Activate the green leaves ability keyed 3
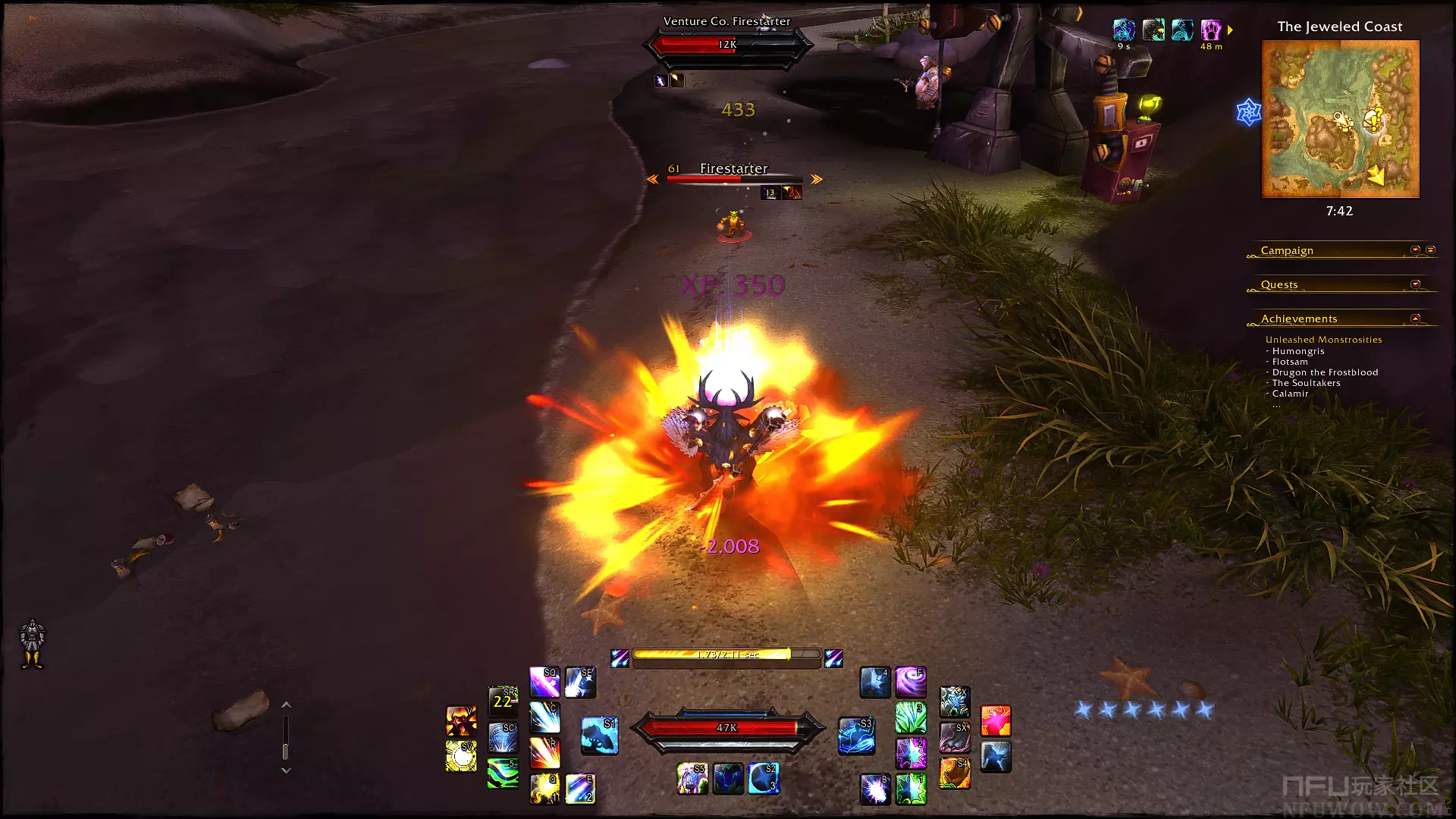 coord(911,717)
